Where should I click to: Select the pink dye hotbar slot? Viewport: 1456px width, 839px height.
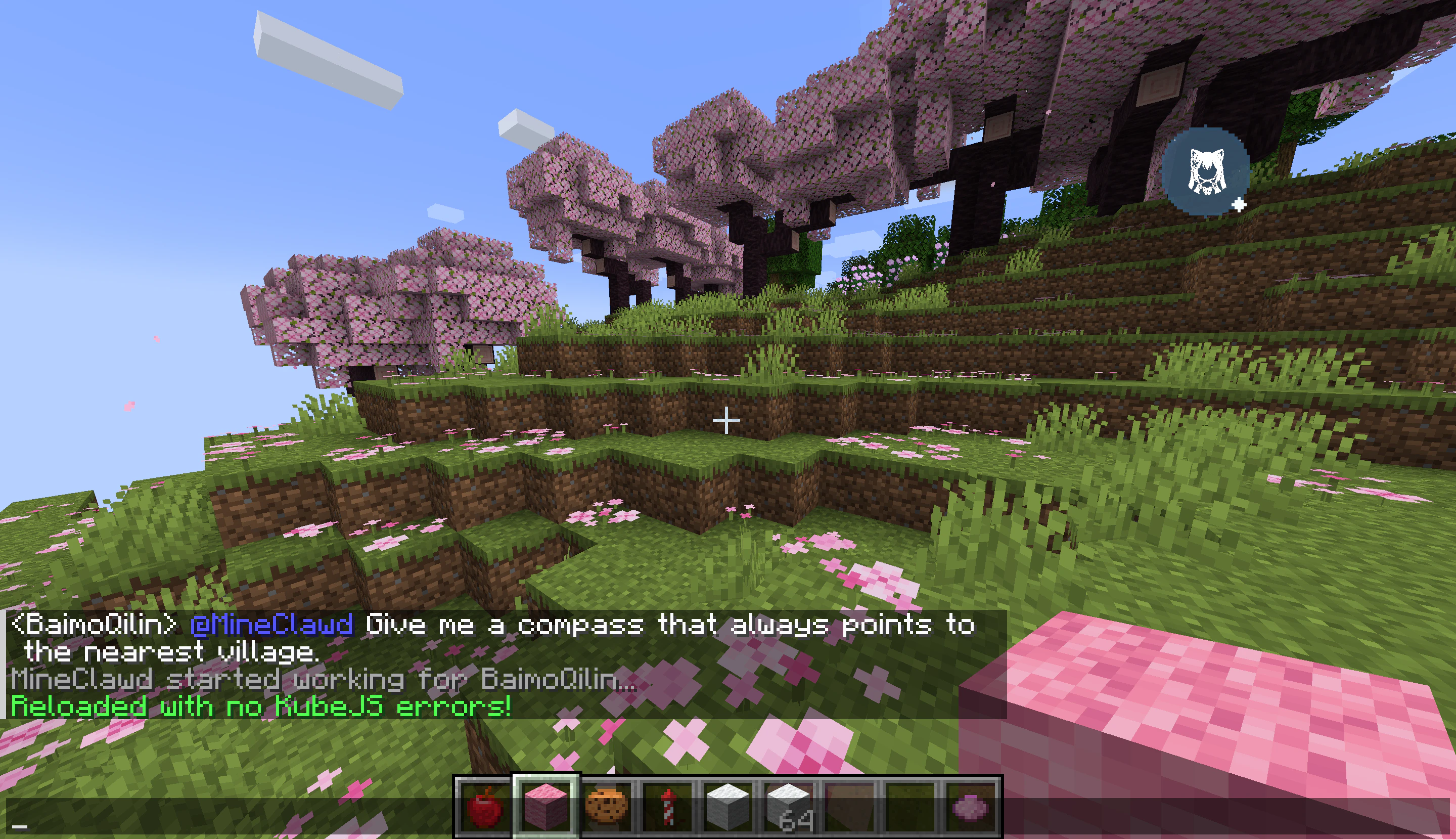971,806
